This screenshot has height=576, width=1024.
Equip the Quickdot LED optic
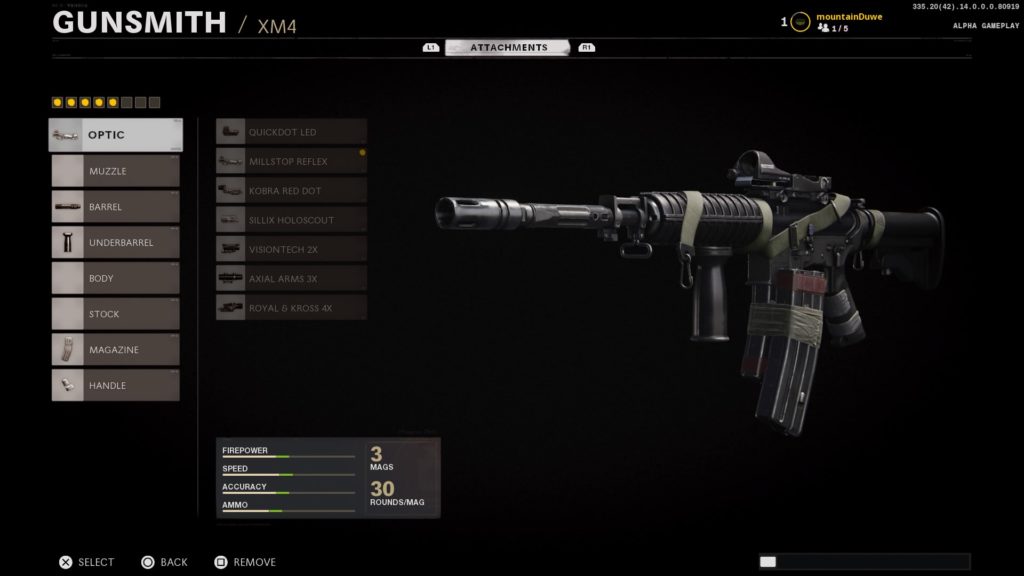(x=291, y=132)
